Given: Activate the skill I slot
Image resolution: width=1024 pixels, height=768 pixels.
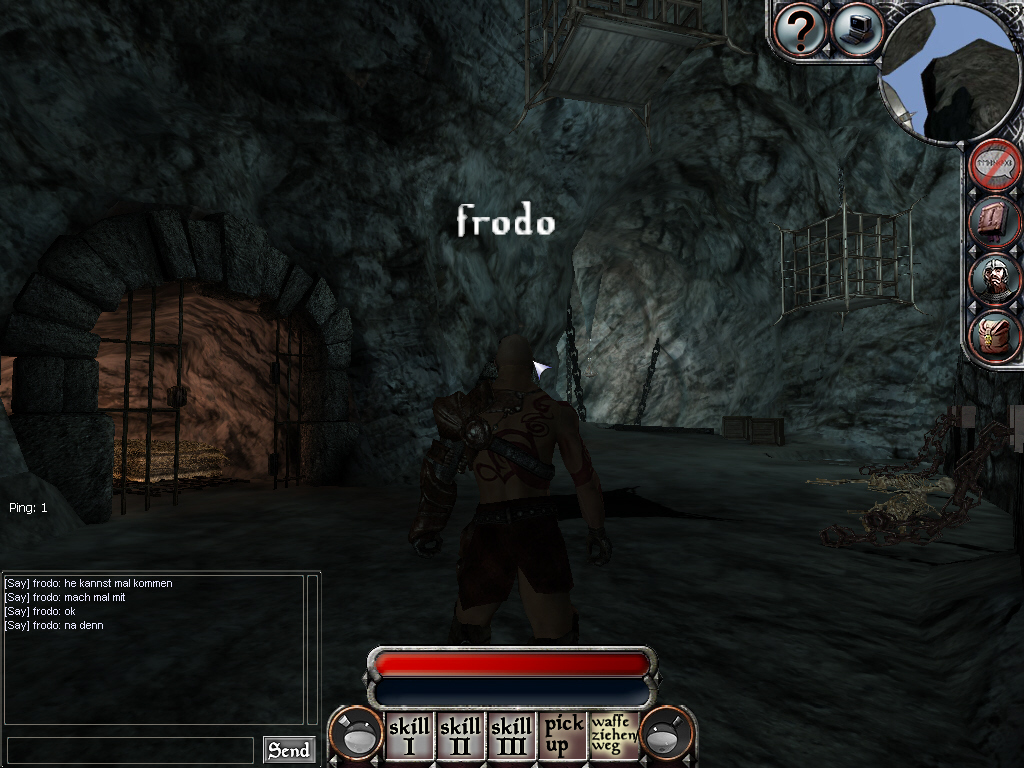Looking at the screenshot, I should pos(409,737).
